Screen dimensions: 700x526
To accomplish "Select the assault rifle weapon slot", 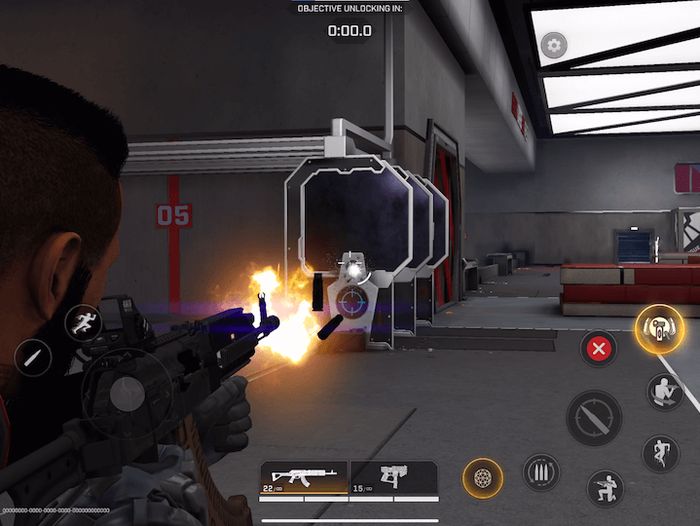I will pyautogui.click(x=303, y=479).
